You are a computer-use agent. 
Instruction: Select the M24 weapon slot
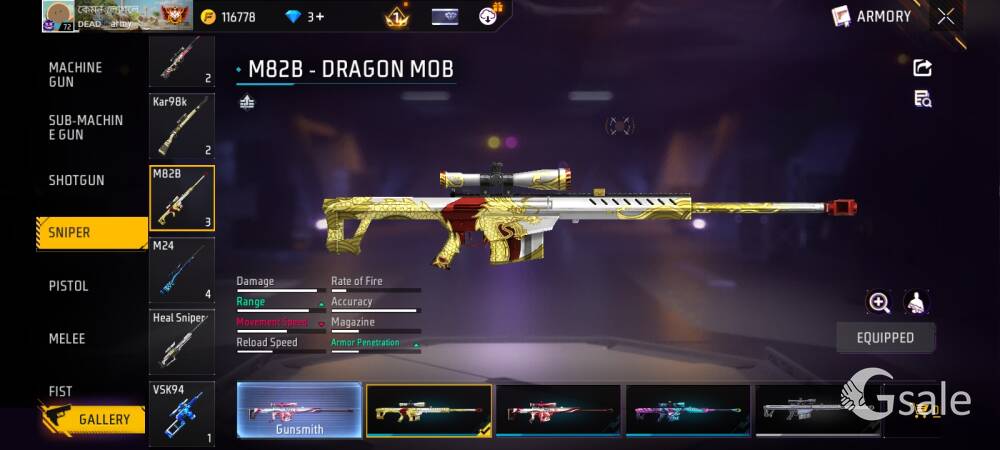[x=181, y=270]
